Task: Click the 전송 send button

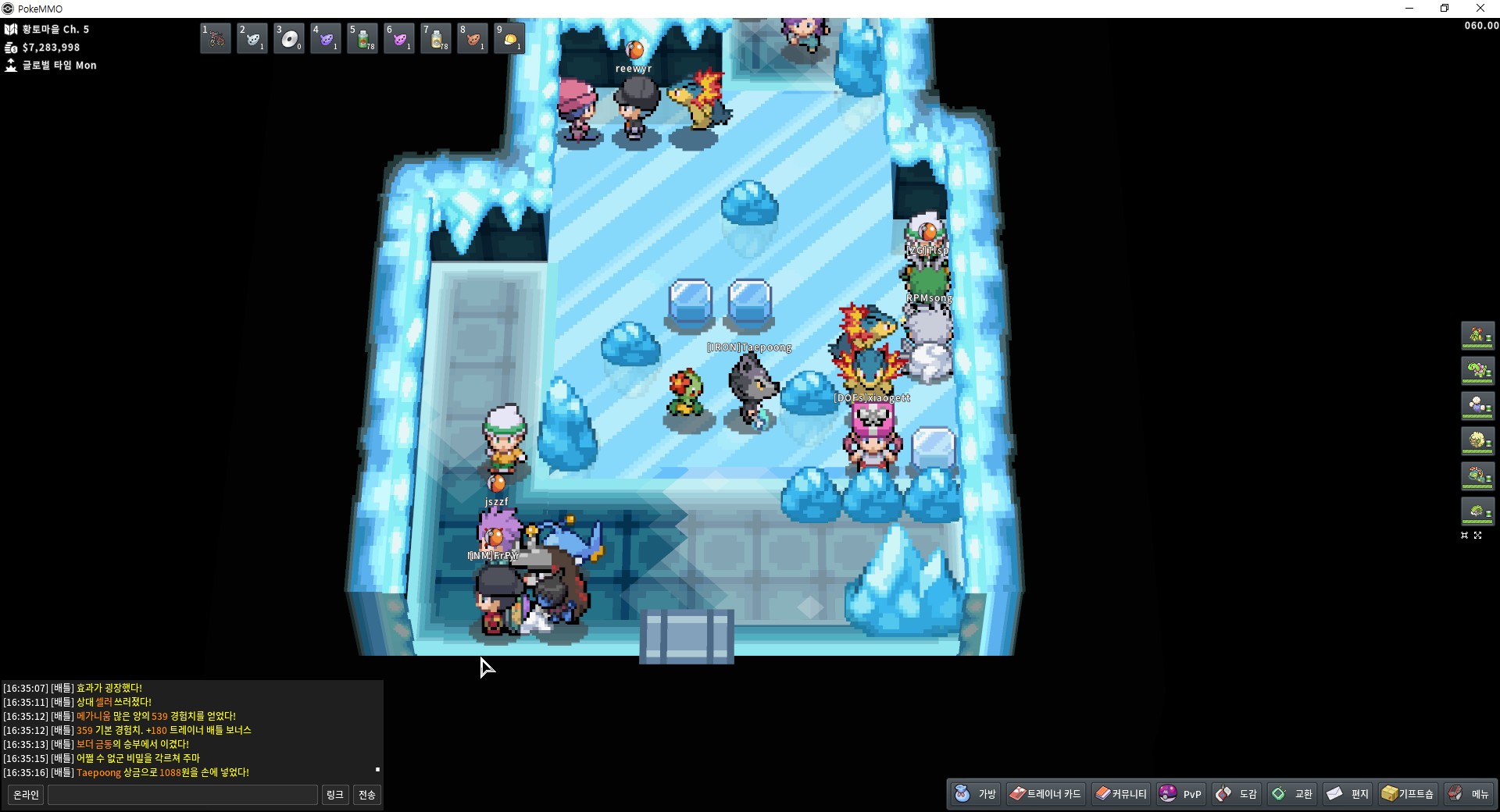Action: coord(366,795)
